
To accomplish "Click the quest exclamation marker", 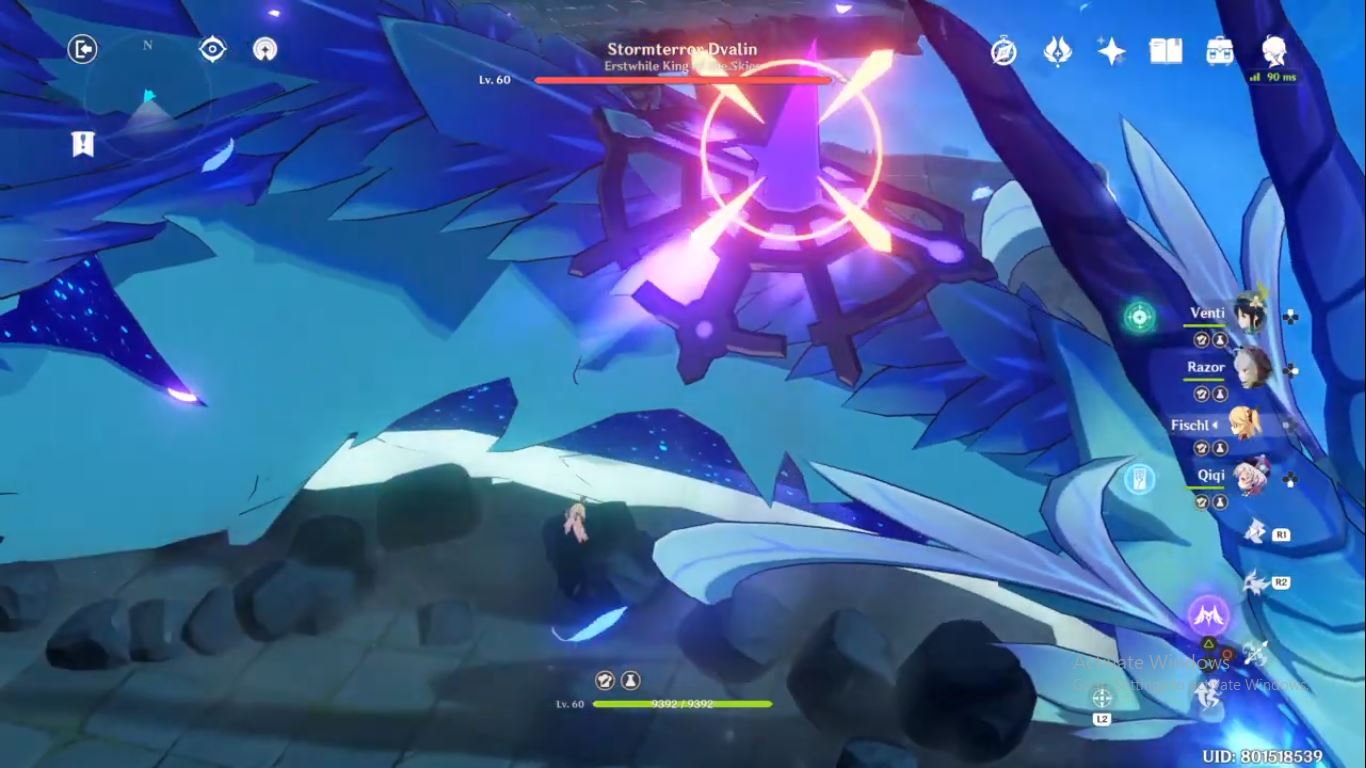I will [83, 144].
